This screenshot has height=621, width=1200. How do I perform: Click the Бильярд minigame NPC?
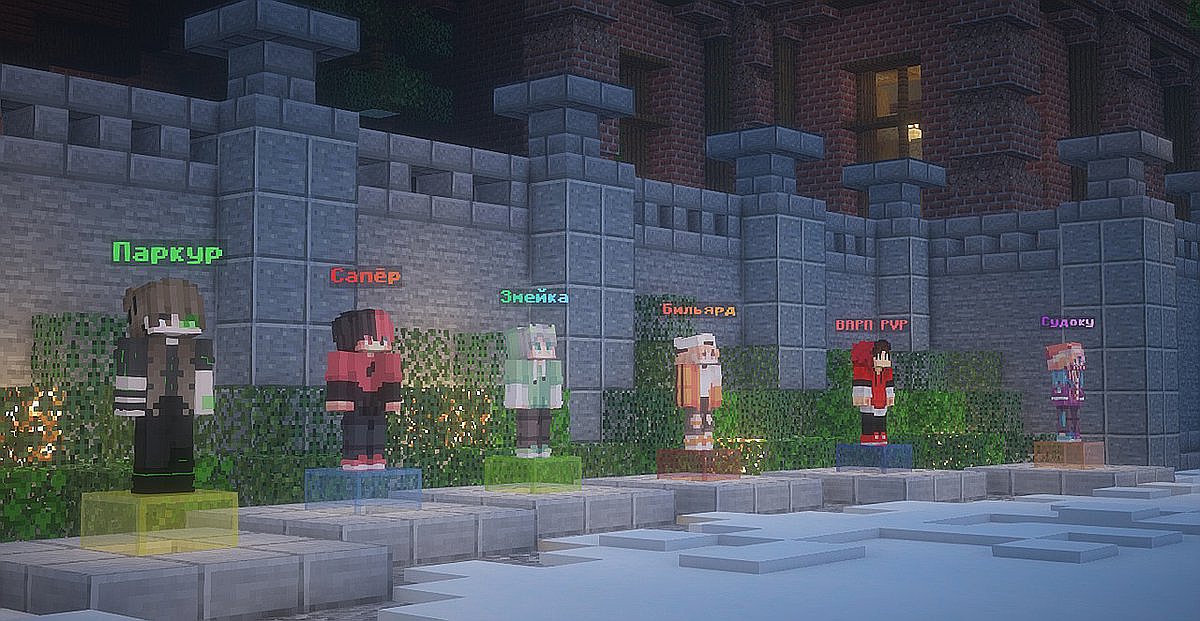click(x=698, y=392)
